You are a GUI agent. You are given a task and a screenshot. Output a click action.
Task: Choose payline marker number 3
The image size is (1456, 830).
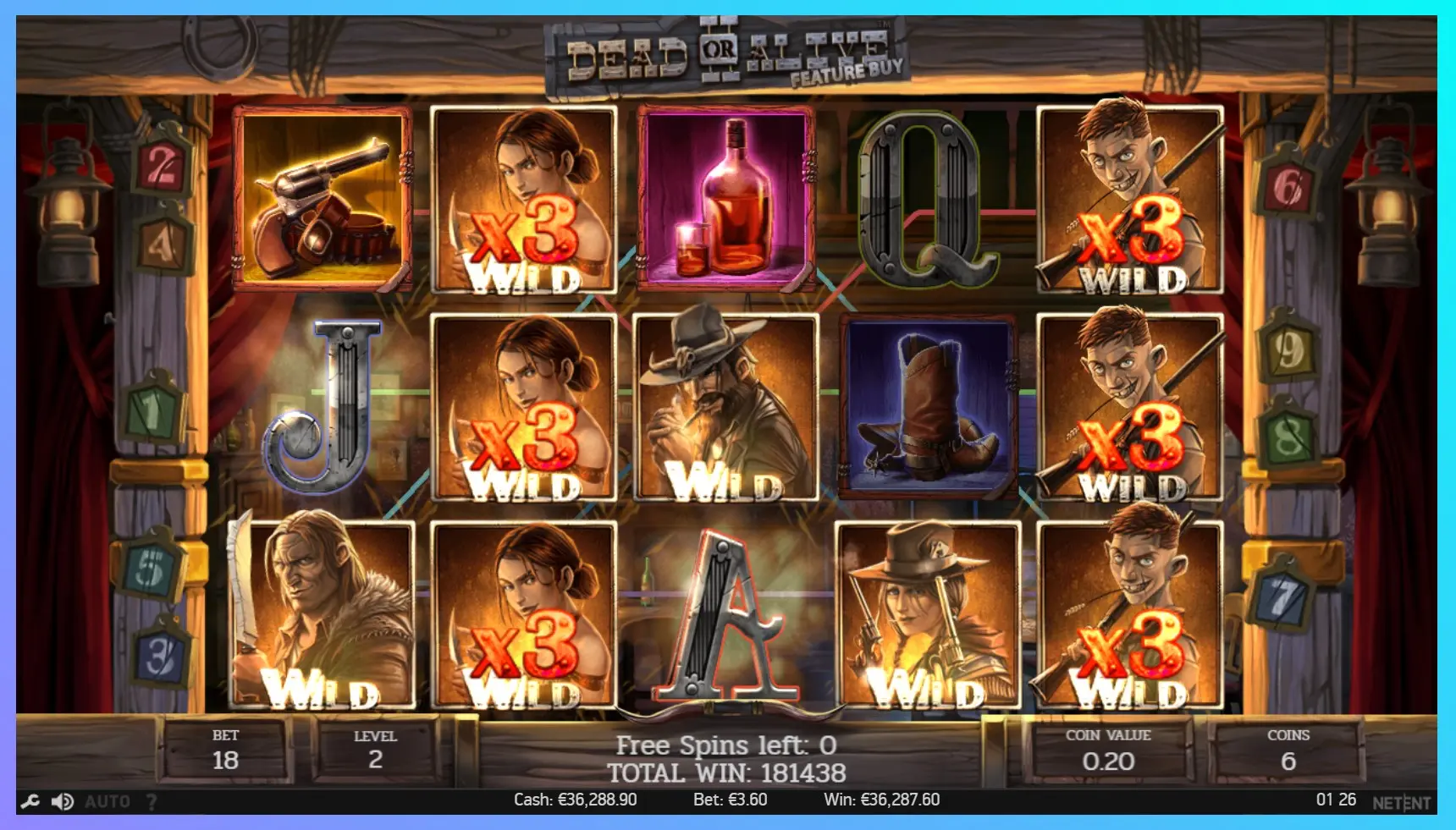click(160, 658)
